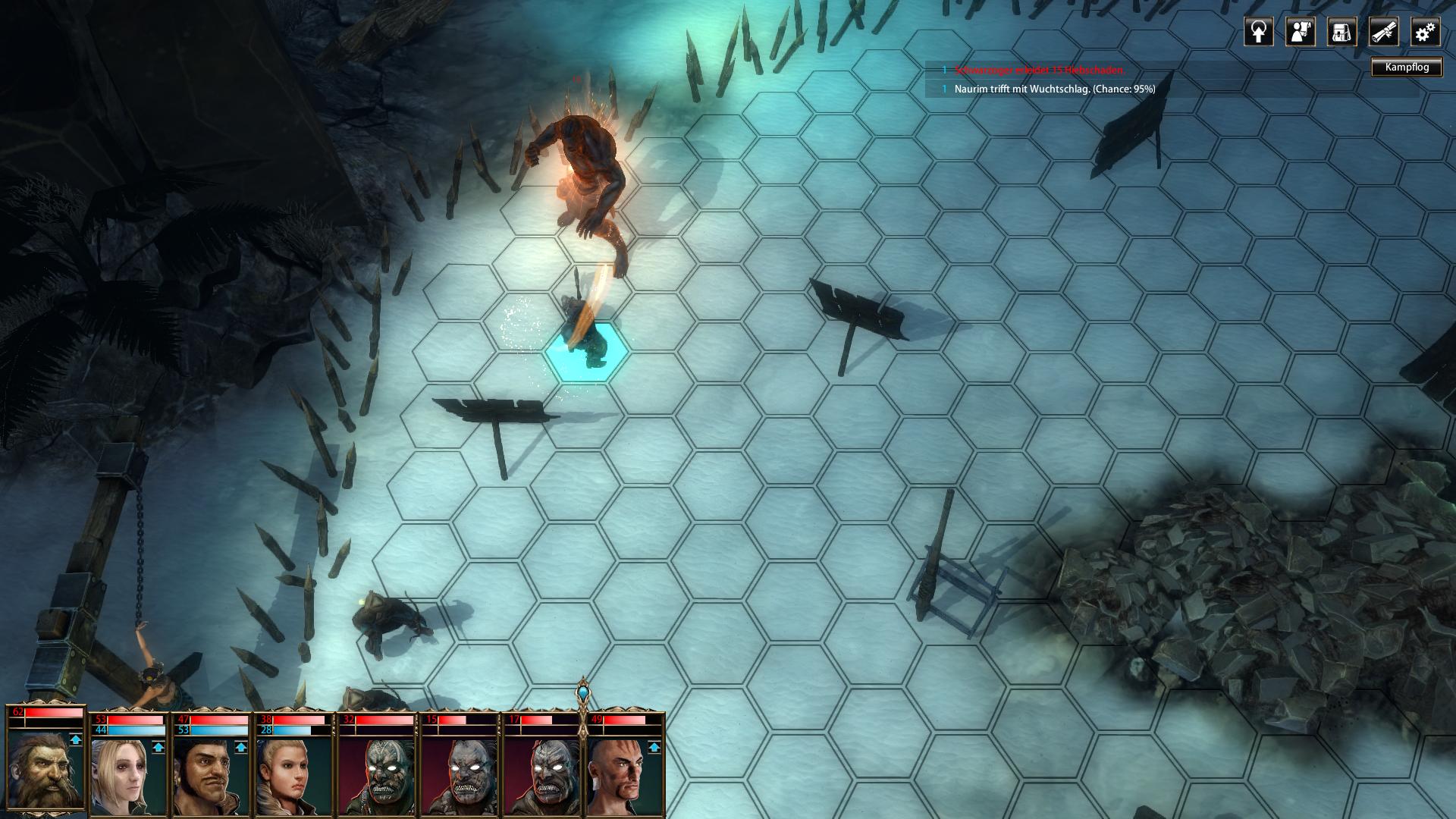Open the settings gears menu

[x=1425, y=33]
